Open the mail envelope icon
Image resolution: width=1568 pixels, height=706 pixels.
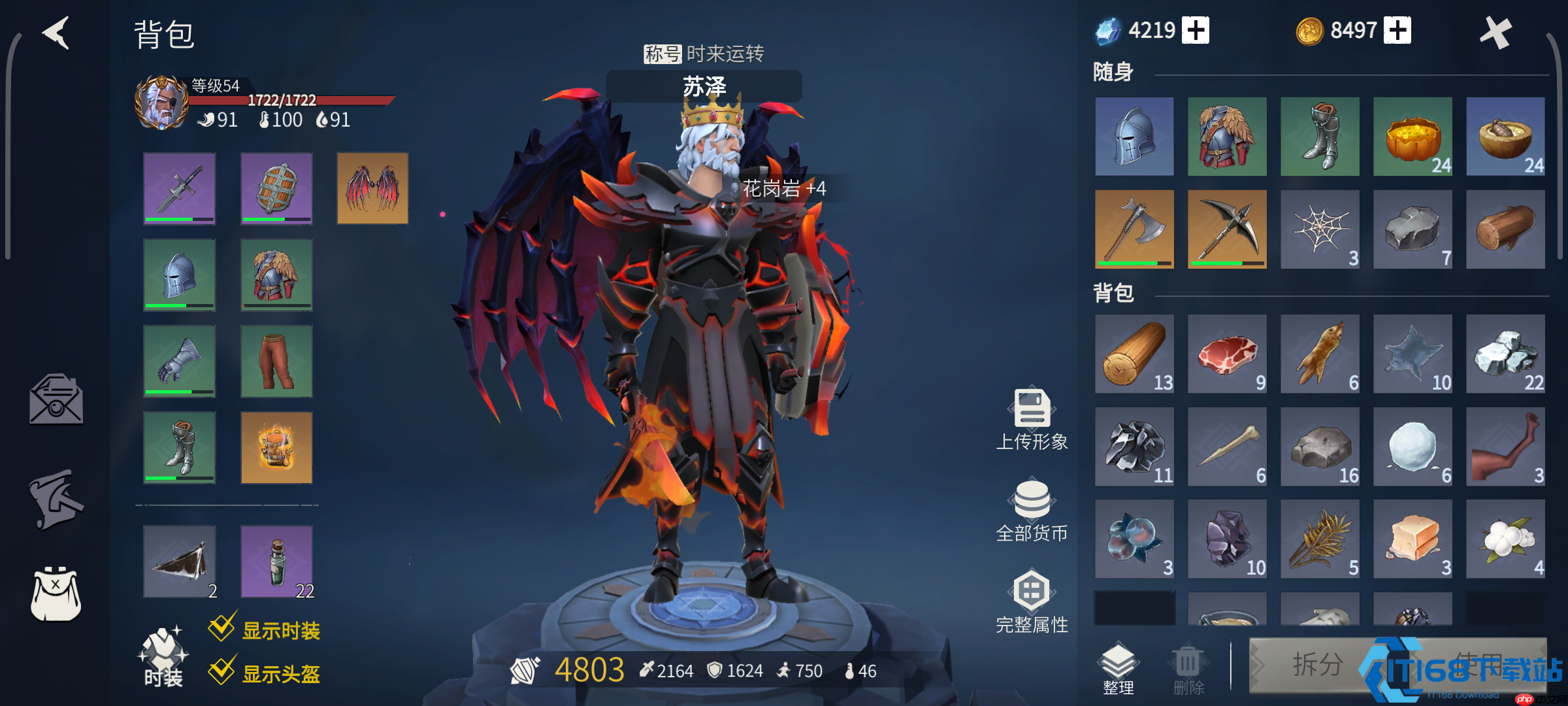[56, 399]
